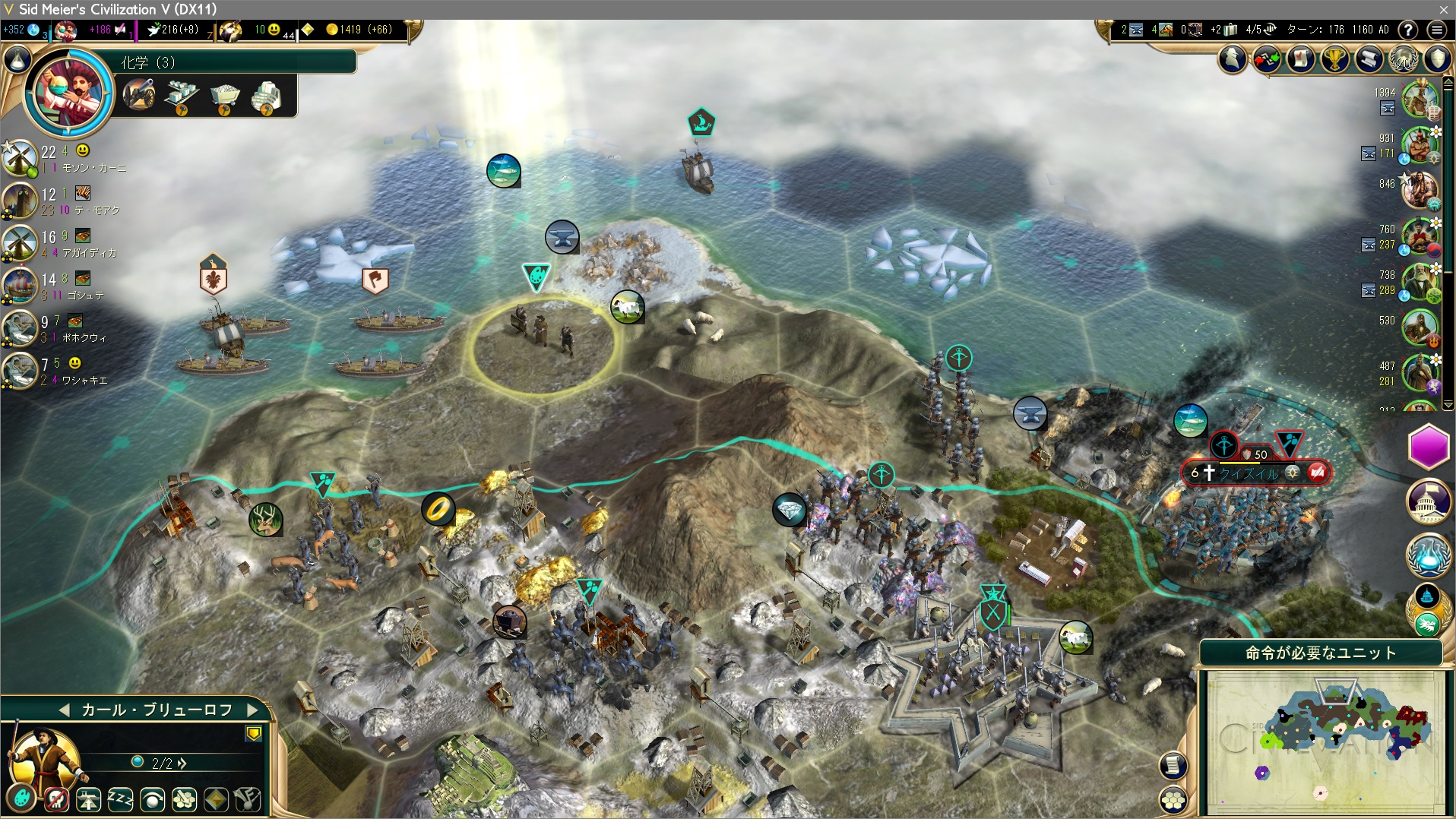
Task: Show the diplomacy thumbs overview
Action: pyautogui.click(x=1267, y=58)
